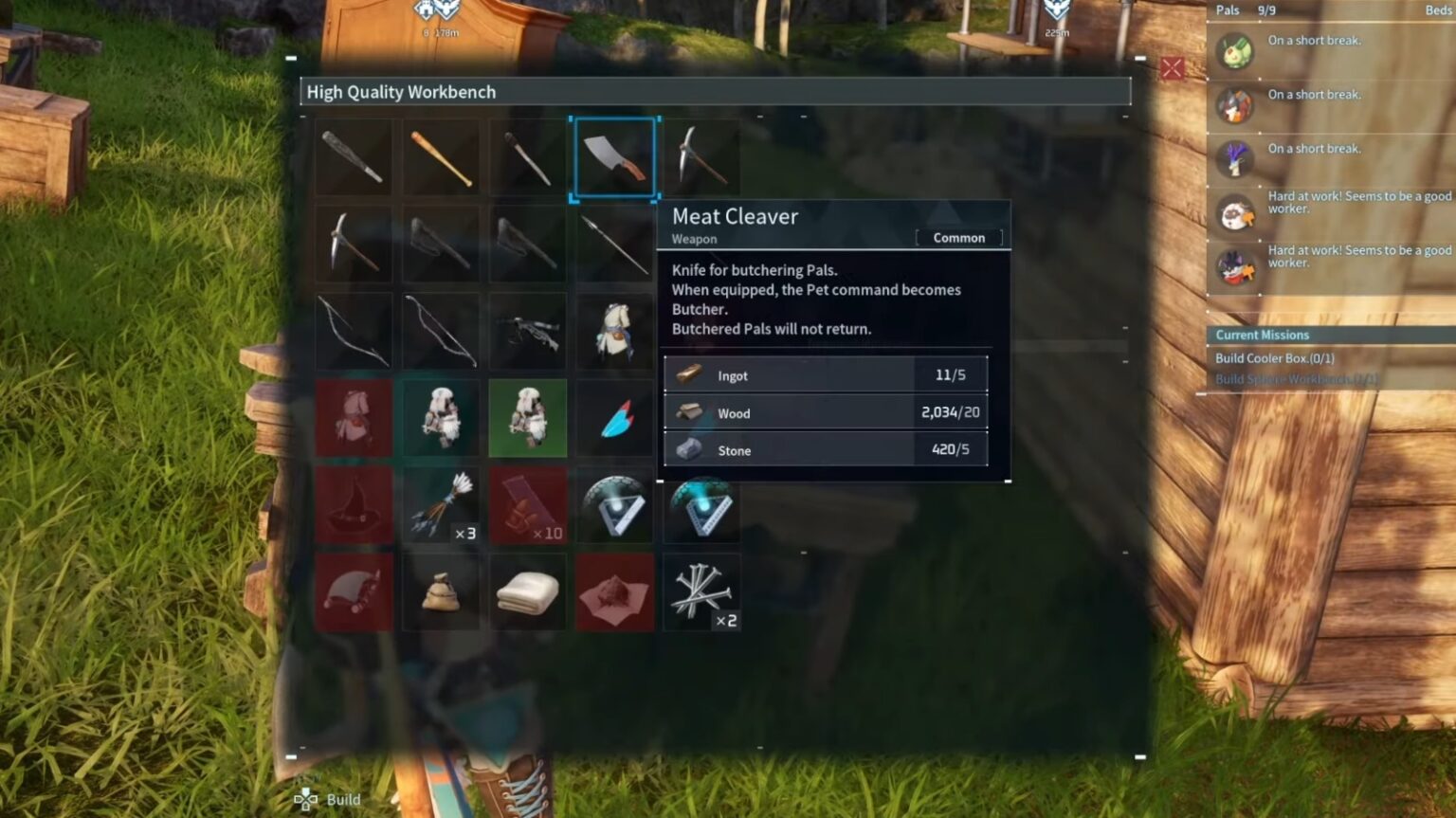Select the tied cloth pouch recipe
The width and height of the screenshot is (1456, 818).
coord(441,593)
